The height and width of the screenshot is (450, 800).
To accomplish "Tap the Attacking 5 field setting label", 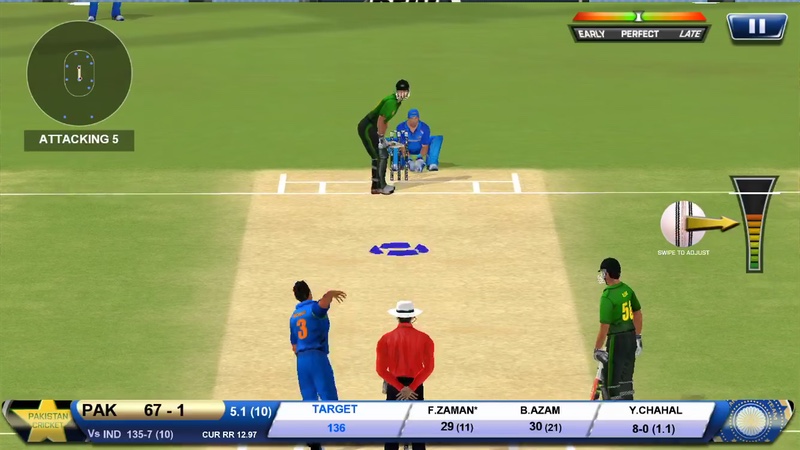I will [x=79, y=140].
